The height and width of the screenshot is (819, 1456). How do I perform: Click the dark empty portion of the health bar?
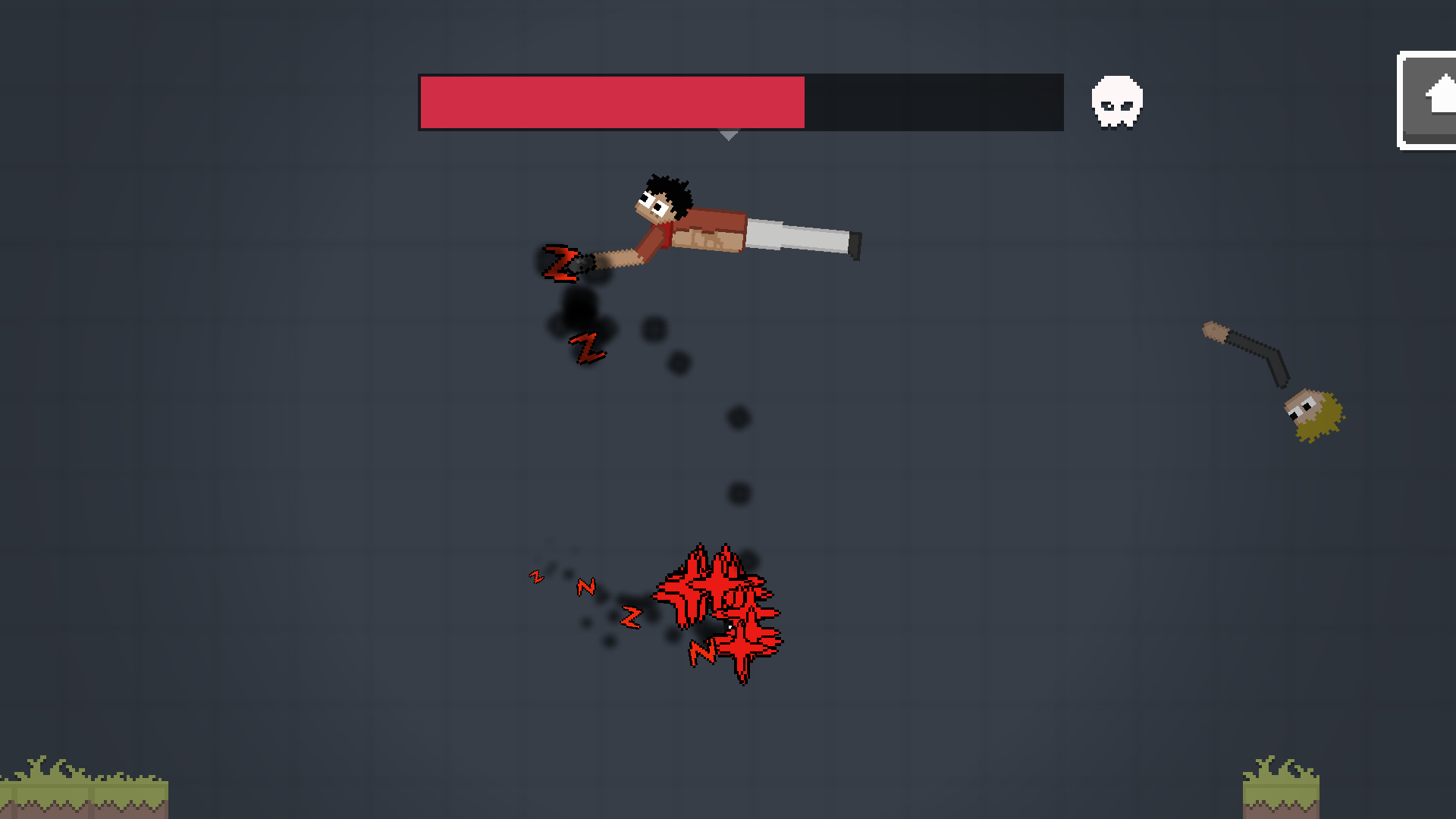click(x=933, y=102)
